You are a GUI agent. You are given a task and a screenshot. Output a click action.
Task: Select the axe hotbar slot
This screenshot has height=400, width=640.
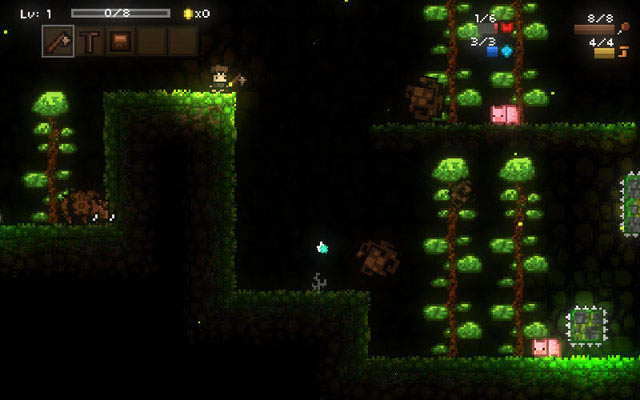58,41
